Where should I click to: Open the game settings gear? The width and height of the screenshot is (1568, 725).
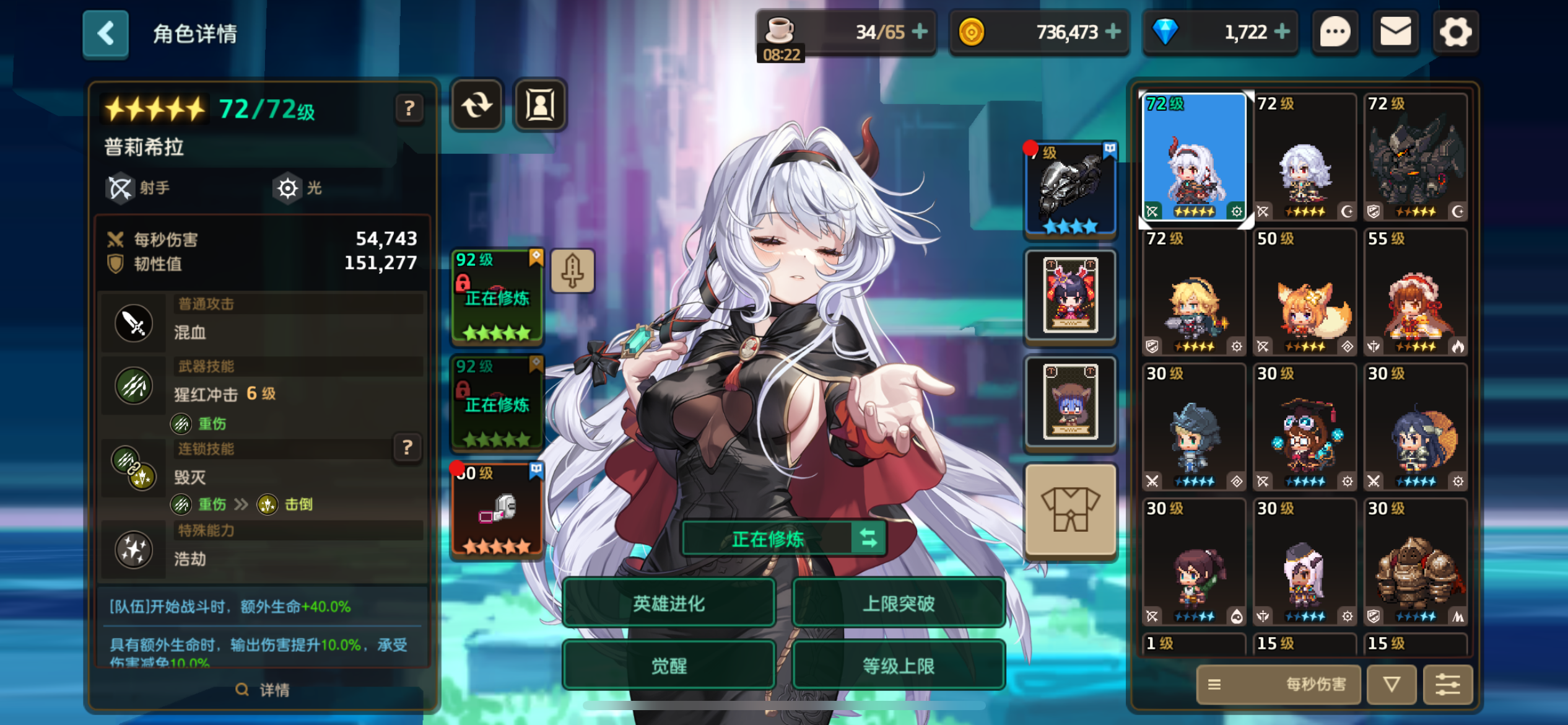pos(1456,32)
